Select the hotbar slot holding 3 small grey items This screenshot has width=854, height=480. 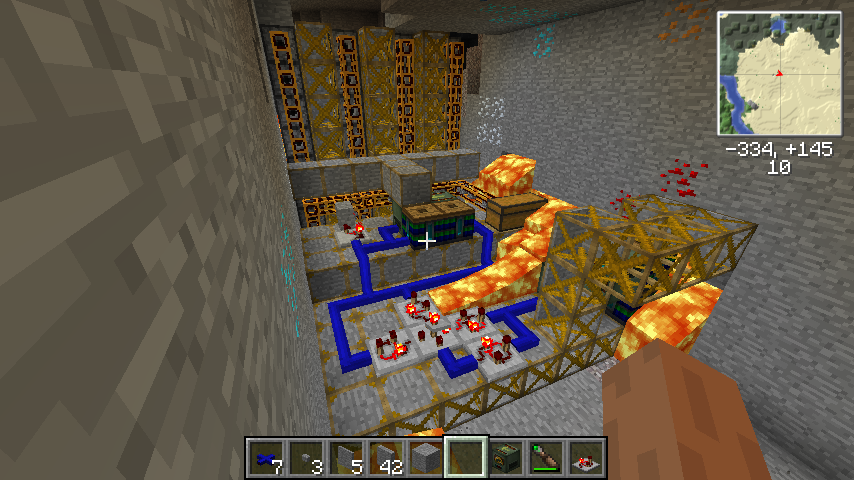click(x=305, y=458)
